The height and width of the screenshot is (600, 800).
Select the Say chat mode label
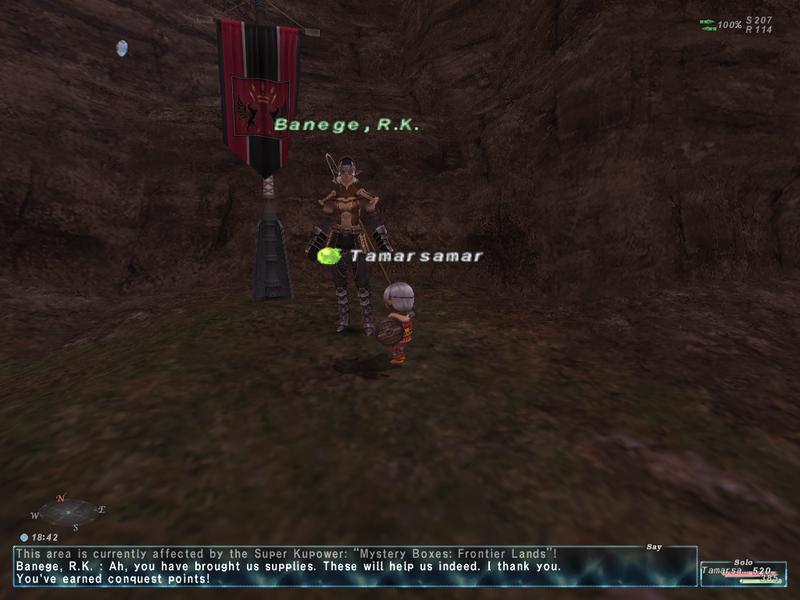pyautogui.click(x=655, y=548)
